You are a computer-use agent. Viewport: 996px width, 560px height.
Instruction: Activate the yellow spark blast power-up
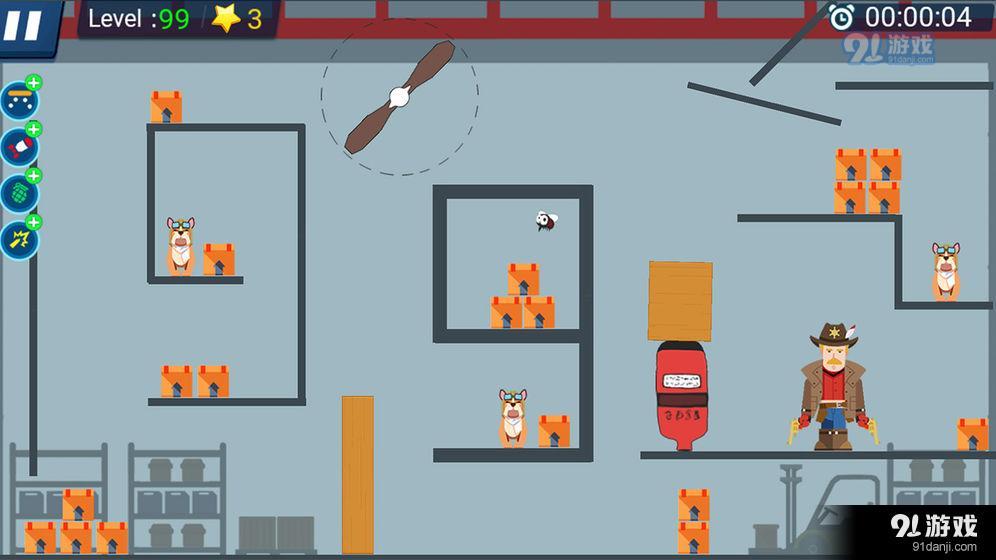coord(18,240)
